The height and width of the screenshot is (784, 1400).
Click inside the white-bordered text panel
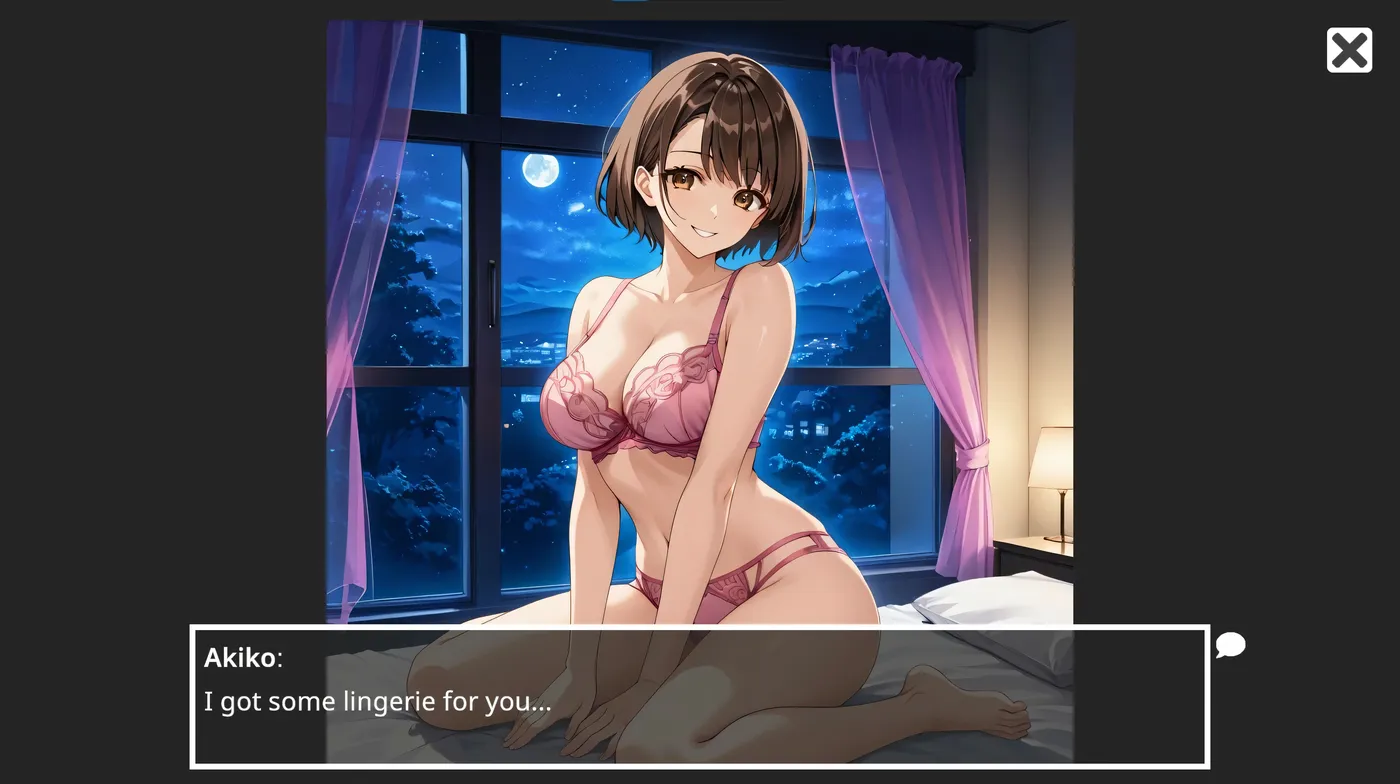click(700, 695)
